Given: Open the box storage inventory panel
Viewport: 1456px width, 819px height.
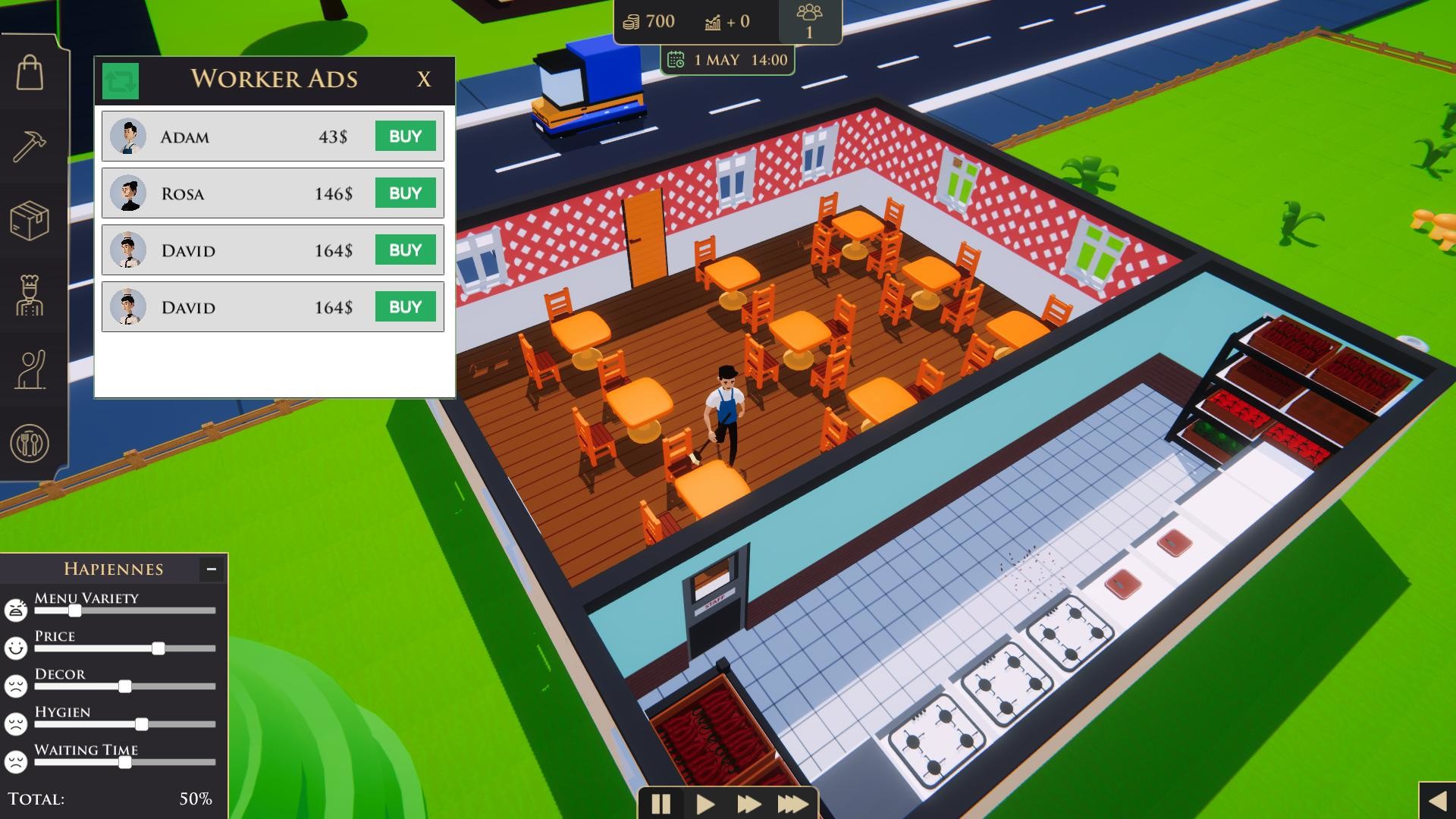Looking at the screenshot, I should click(29, 218).
